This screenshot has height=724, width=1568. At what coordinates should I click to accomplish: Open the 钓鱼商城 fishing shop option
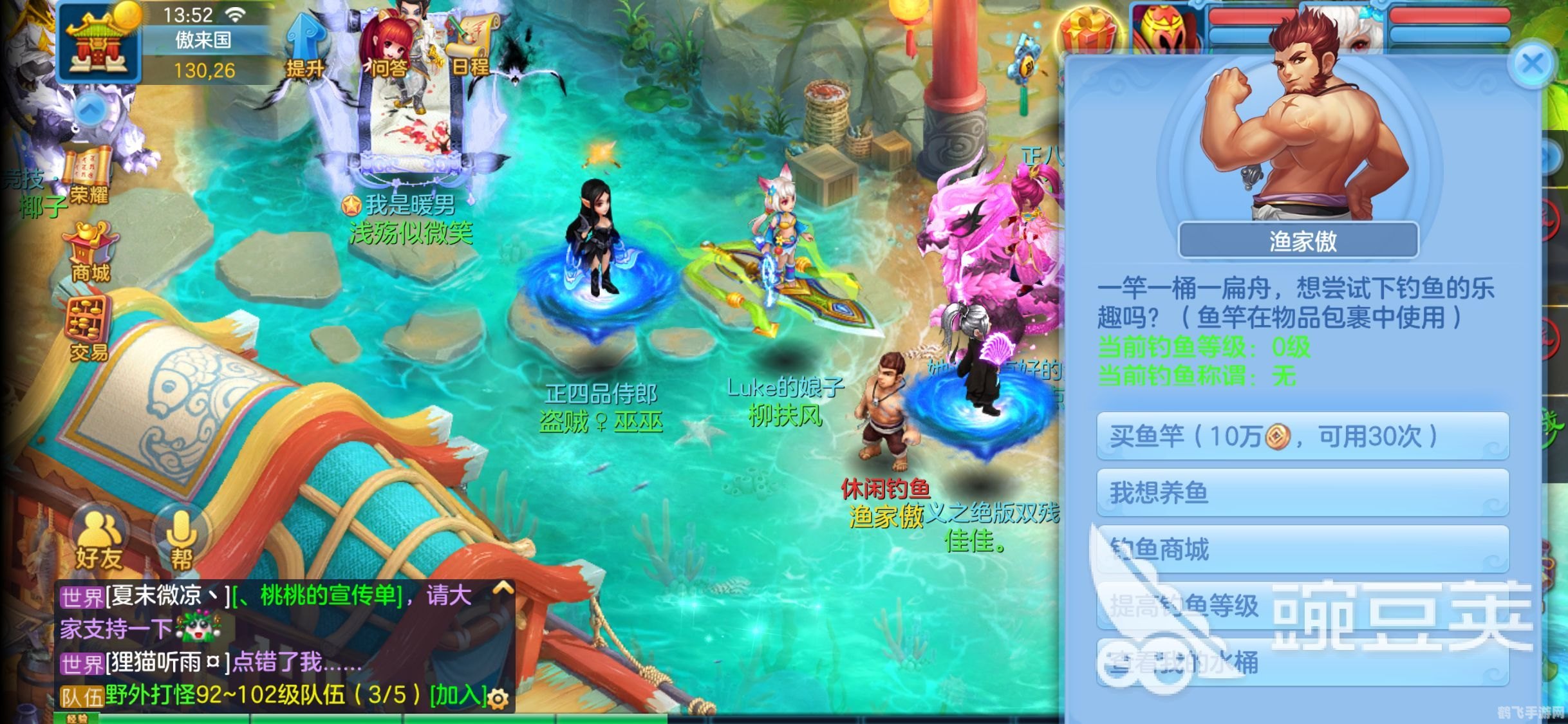1302,549
